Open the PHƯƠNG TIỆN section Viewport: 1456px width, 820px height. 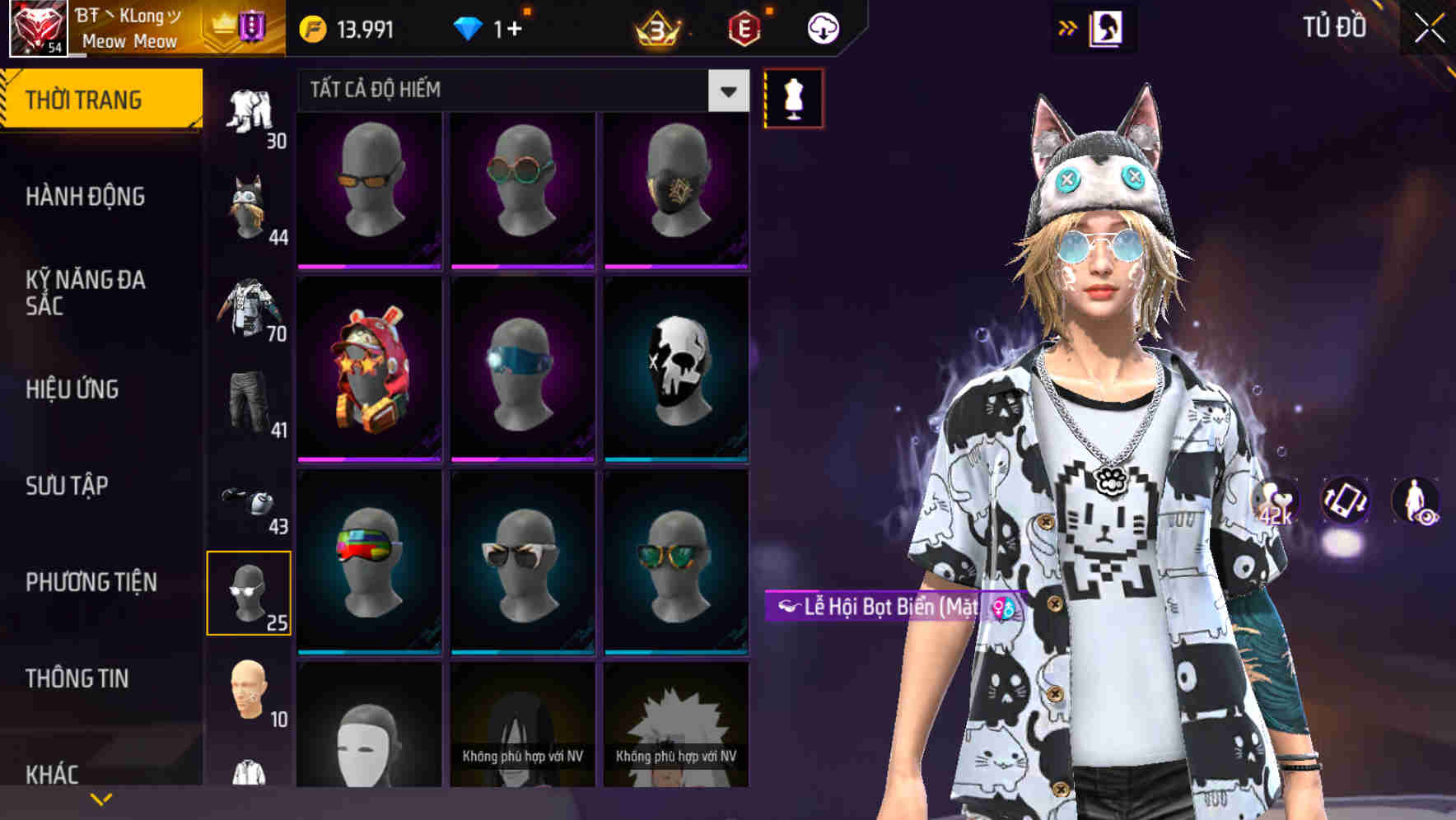click(x=91, y=580)
